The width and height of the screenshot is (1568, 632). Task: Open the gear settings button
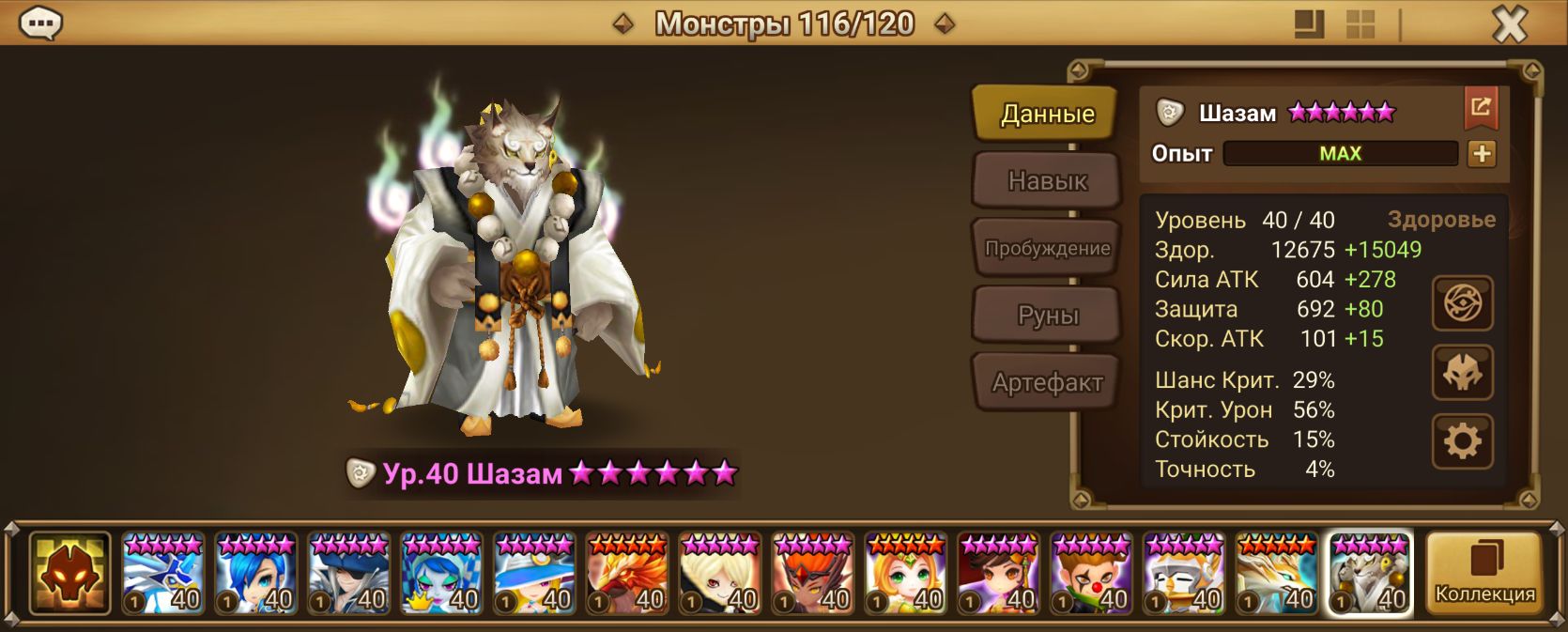click(x=1462, y=441)
